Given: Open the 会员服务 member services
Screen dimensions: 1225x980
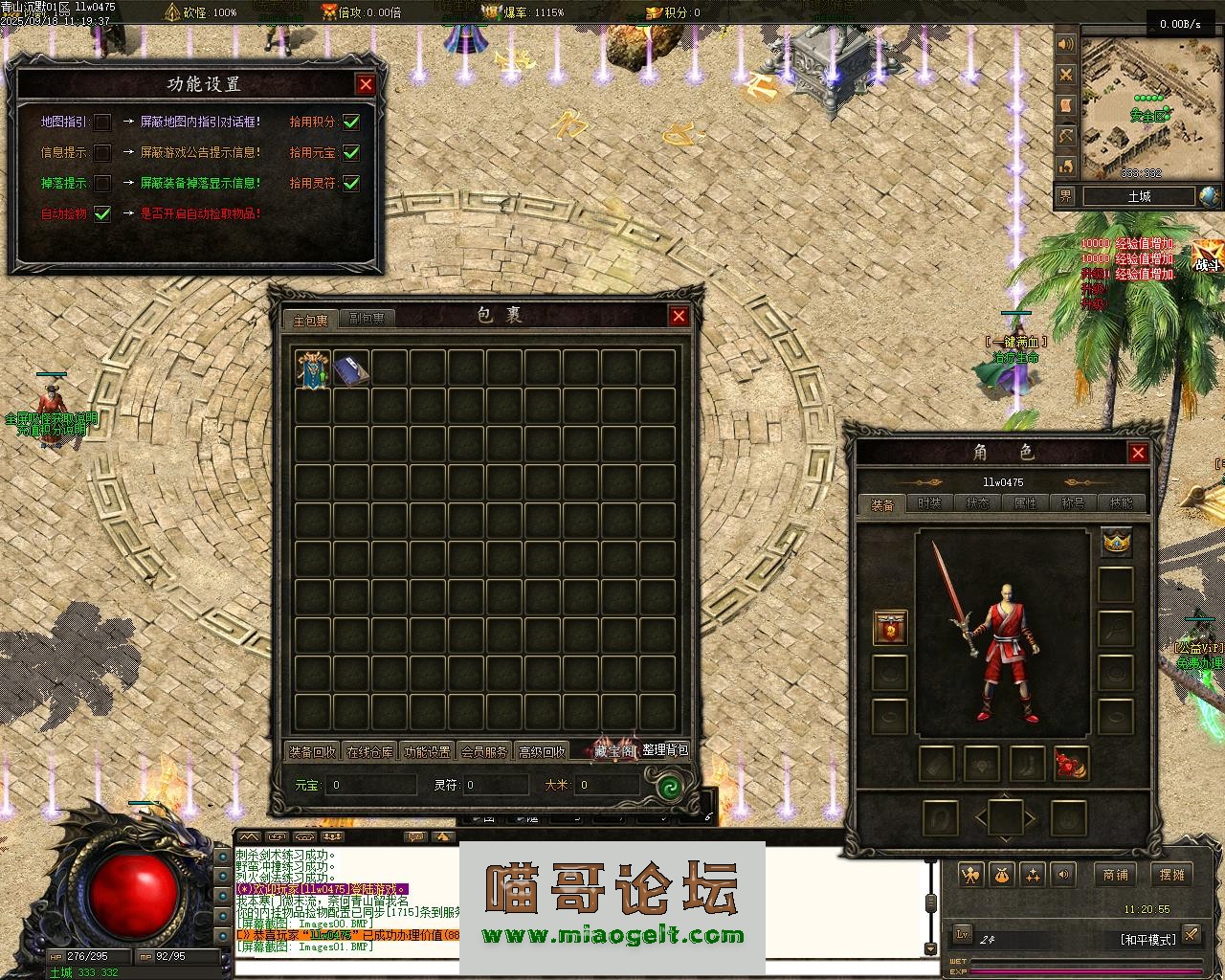Looking at the screenshot, I should [484, 752].
